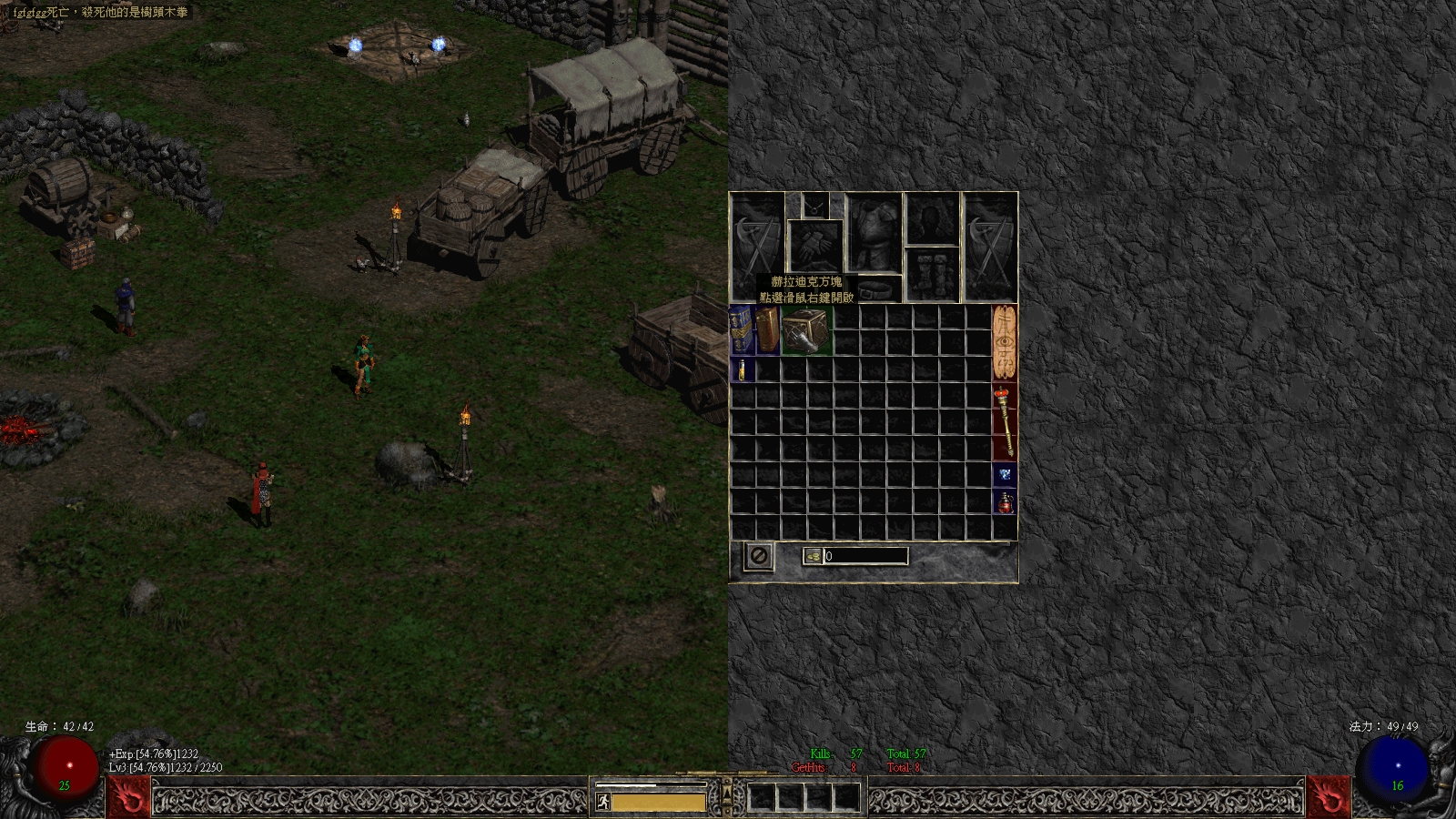Click the empty boots equipment slot
Image resolution: width=1456 pixels, height=819 pixels.
pos(933,273)
